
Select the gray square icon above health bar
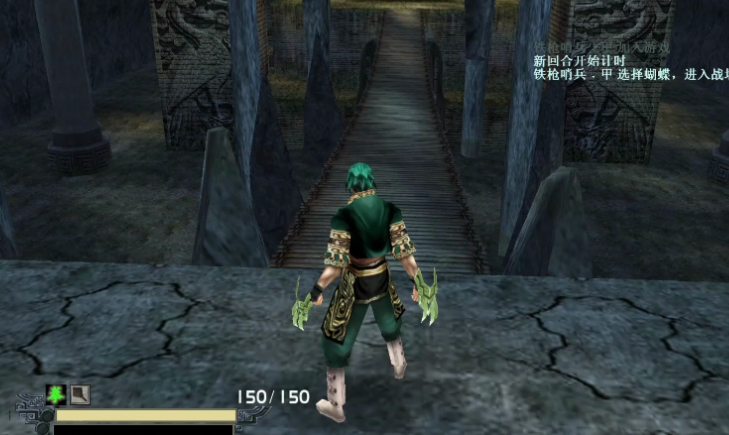[79, 395]
